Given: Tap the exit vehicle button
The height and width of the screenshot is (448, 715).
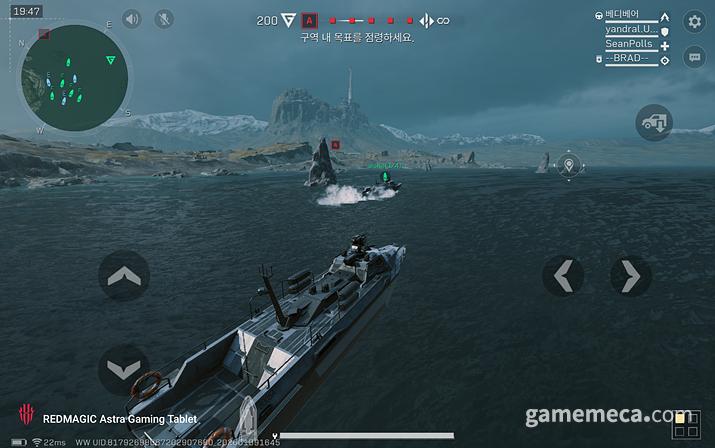Looking at the screenshot, I should click(x=654, y=123).
